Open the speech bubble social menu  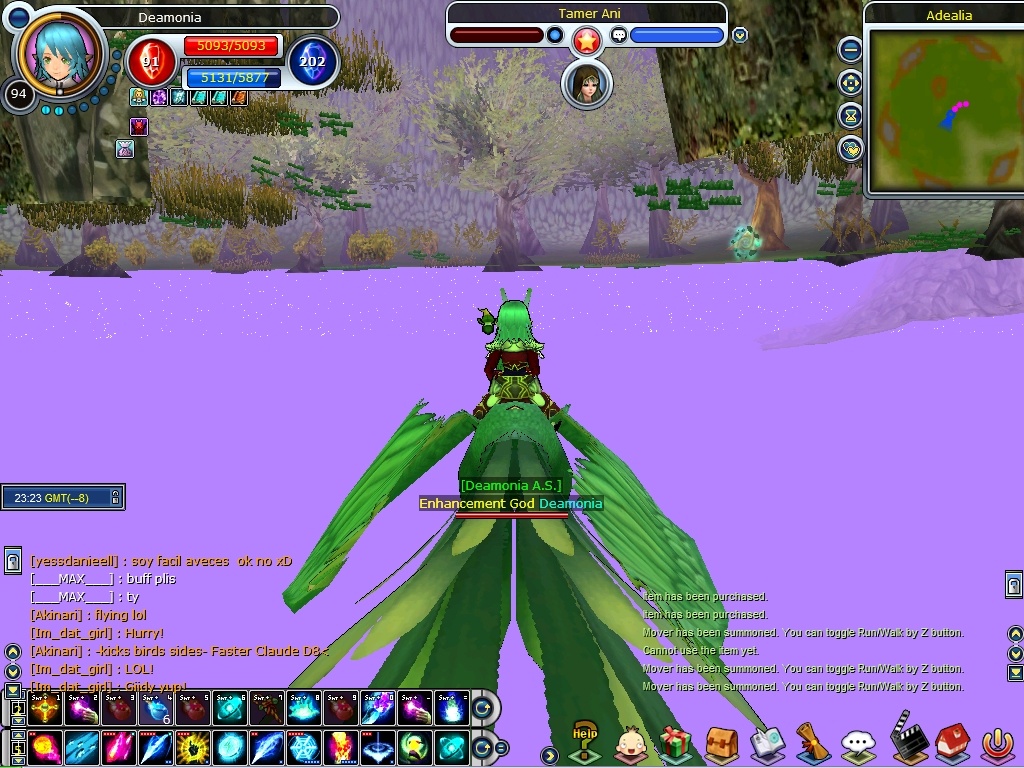858,743
